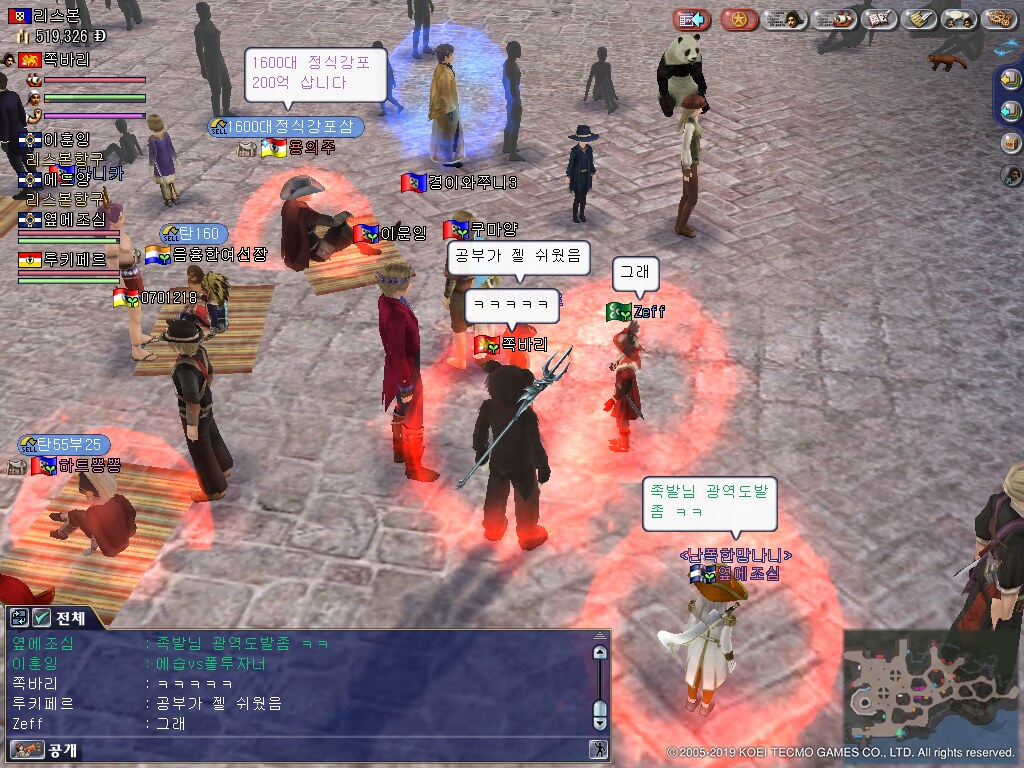This screenshot has height=768, width=1024.
Task: Click the red window-arrow button
Action: point(691,19)
